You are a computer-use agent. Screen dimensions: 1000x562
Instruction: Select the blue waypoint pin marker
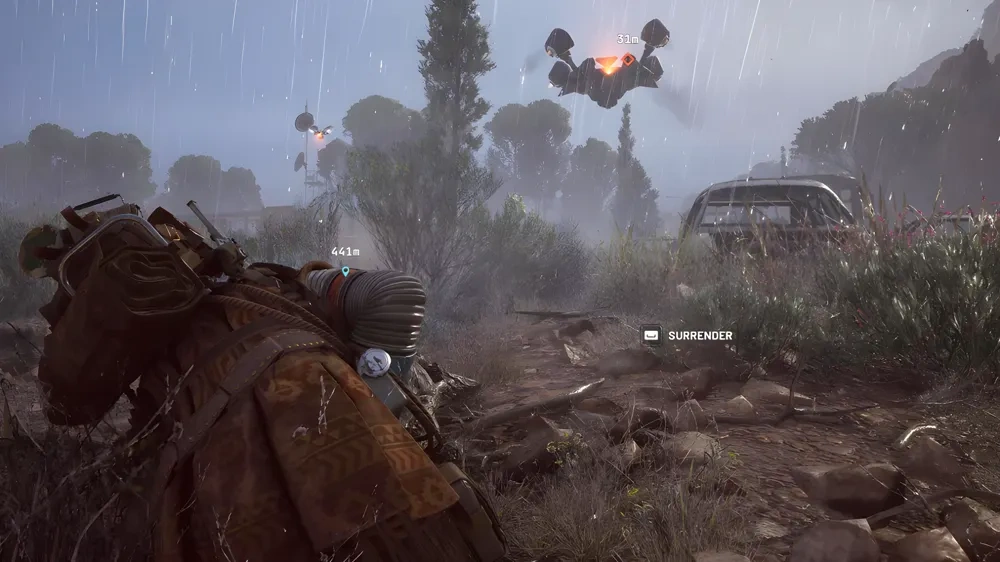point(345,270)
